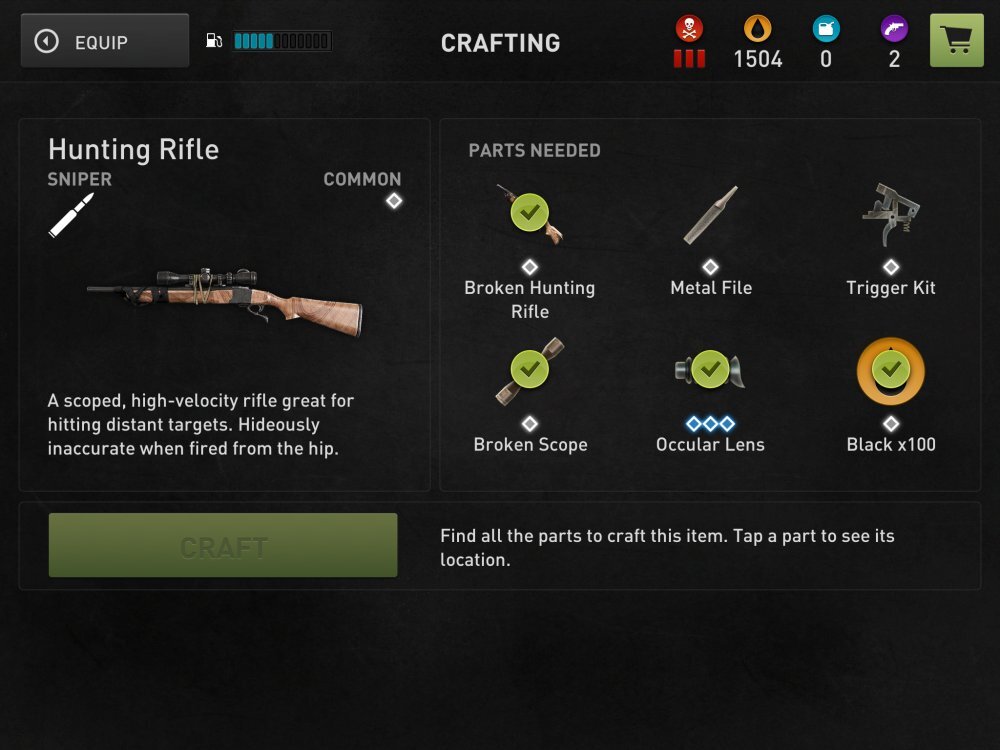This screenshot has width=1000, height=750.
Task: Tap the gas pump fuel icon
Action: [x=214, y=41]
